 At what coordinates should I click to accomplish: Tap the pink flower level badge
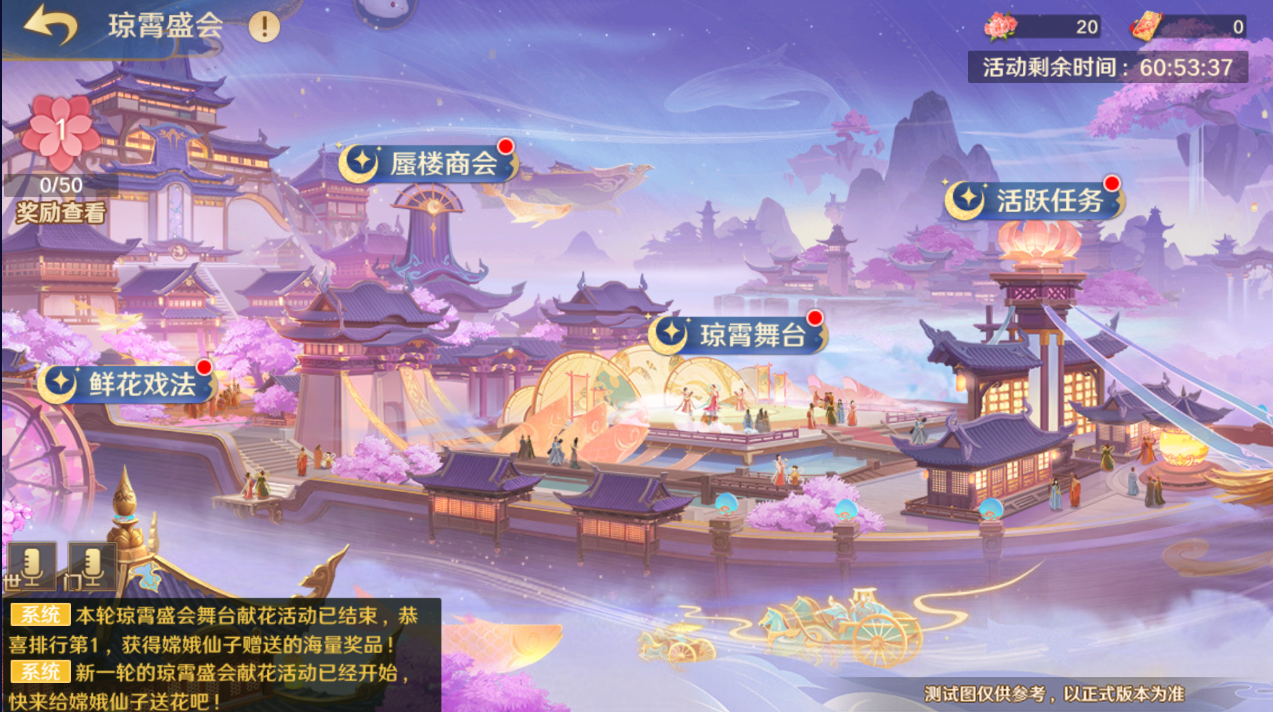[x=60, y=130]
